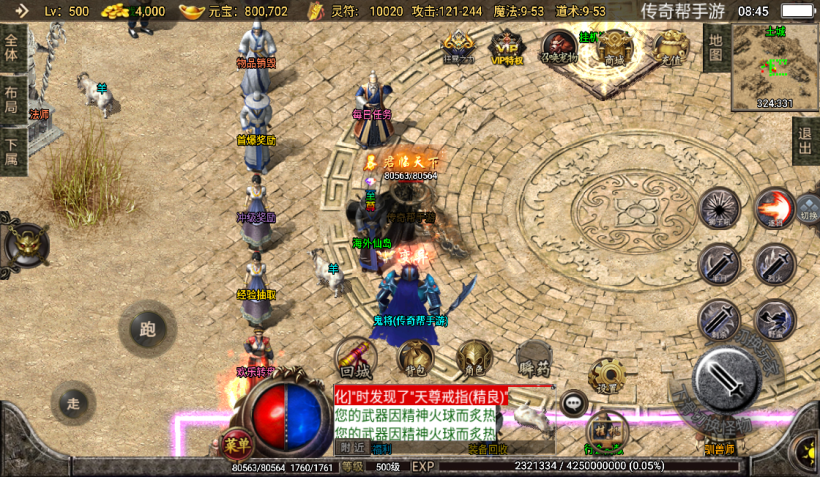Activate the 狮子吼 roar skill
Viewport: 820px width, 477px height.
(x=719, y=208)
